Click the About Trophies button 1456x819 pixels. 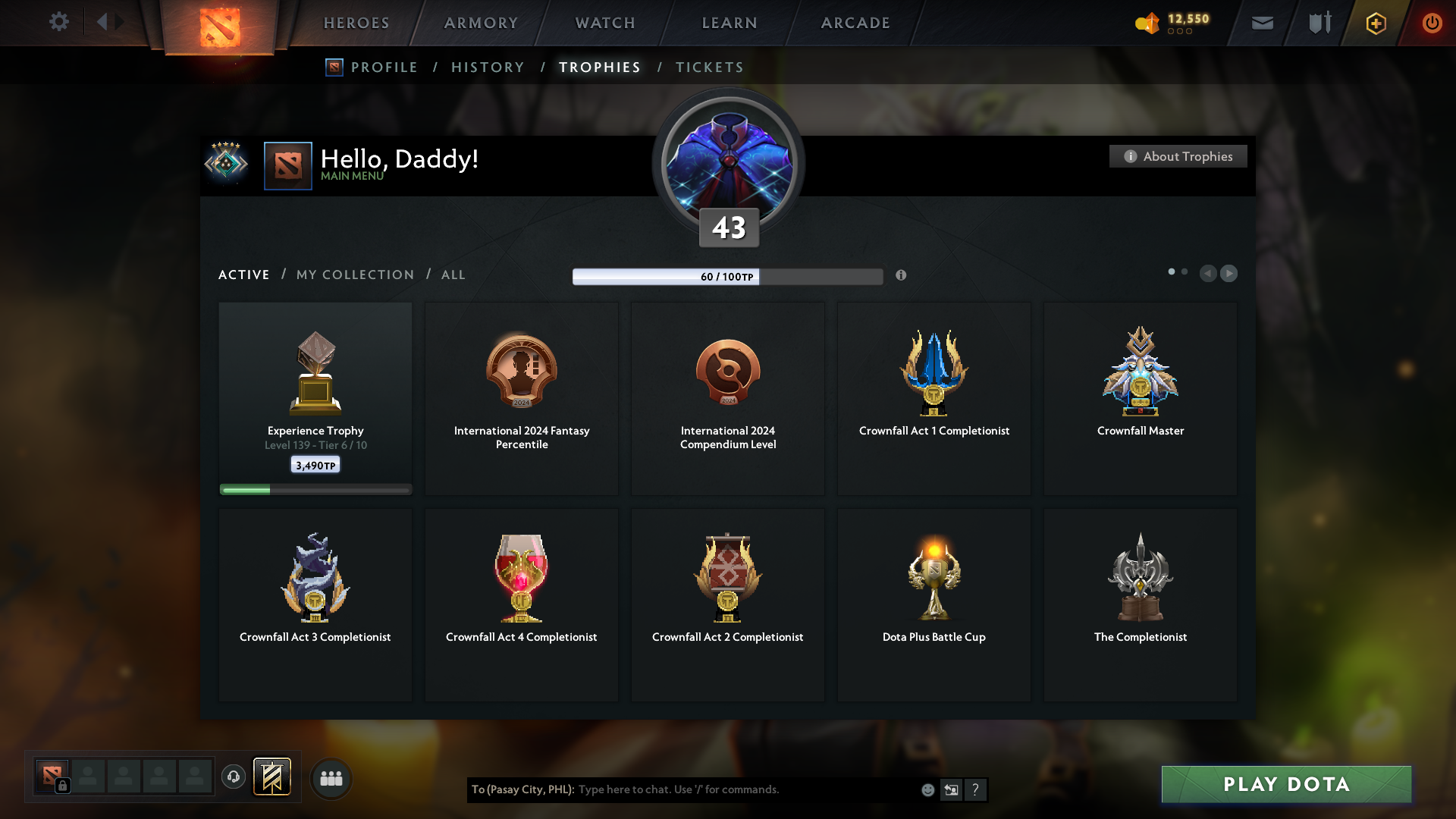pos(1178,156)
